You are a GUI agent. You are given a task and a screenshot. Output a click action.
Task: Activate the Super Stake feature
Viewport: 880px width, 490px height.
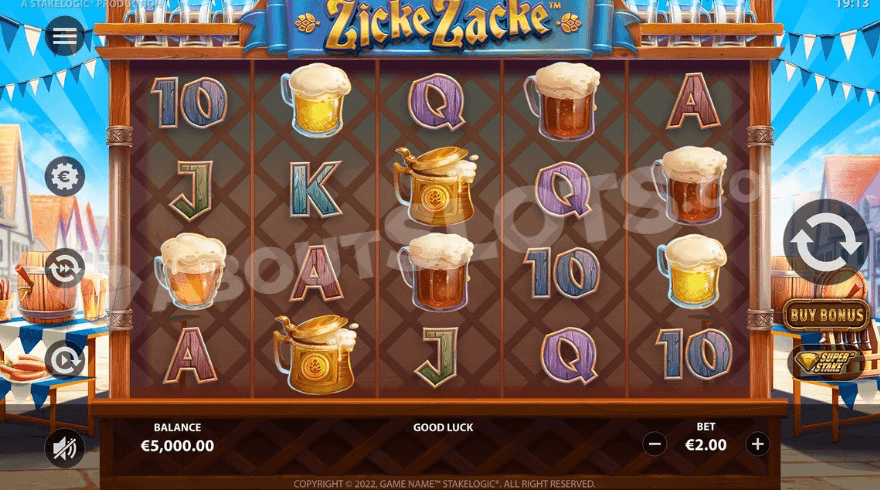click(x=826, y=361)
